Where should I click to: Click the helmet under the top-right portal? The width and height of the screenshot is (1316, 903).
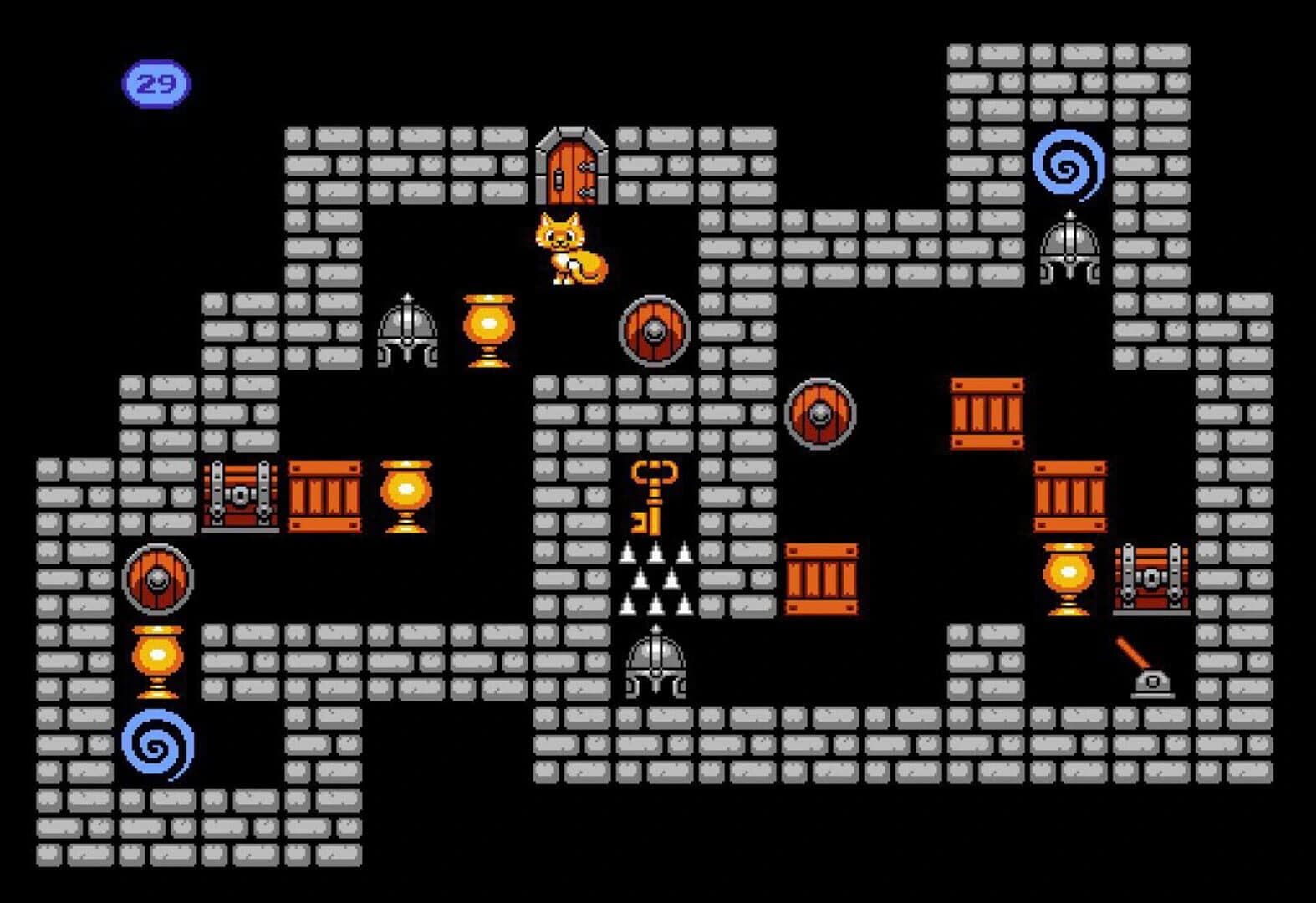tap(1072, 251)
